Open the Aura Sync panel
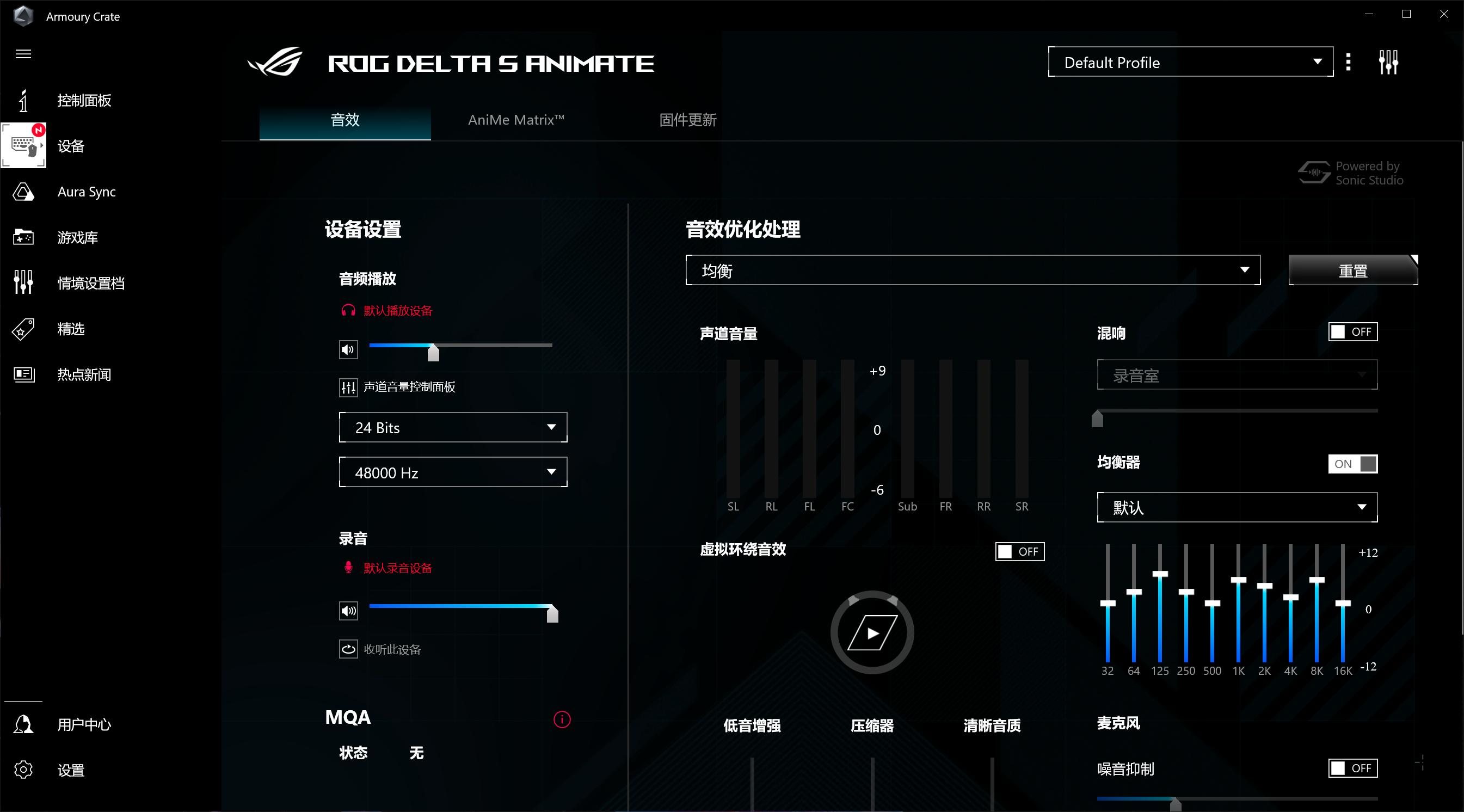 tap(87, 192)
